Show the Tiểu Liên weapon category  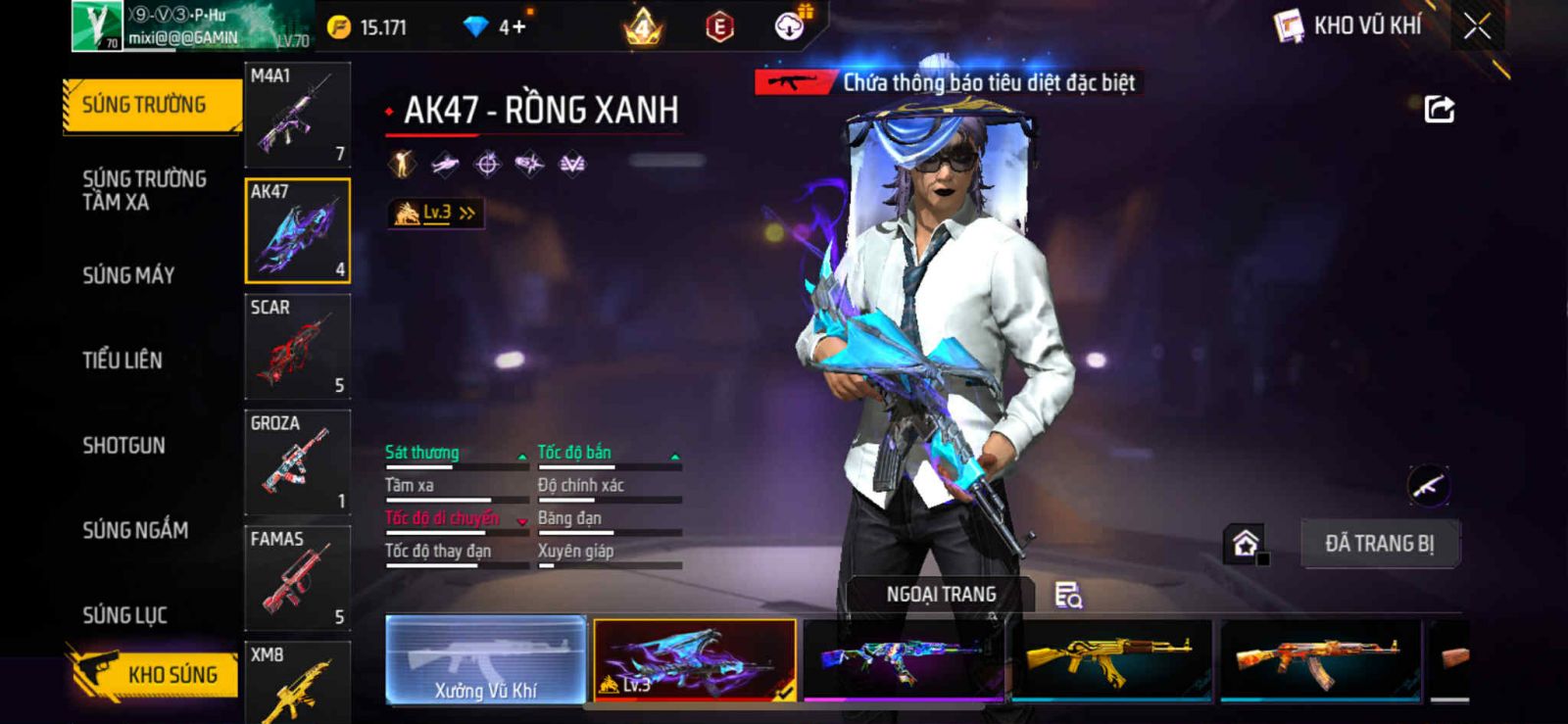pos(122,361)
